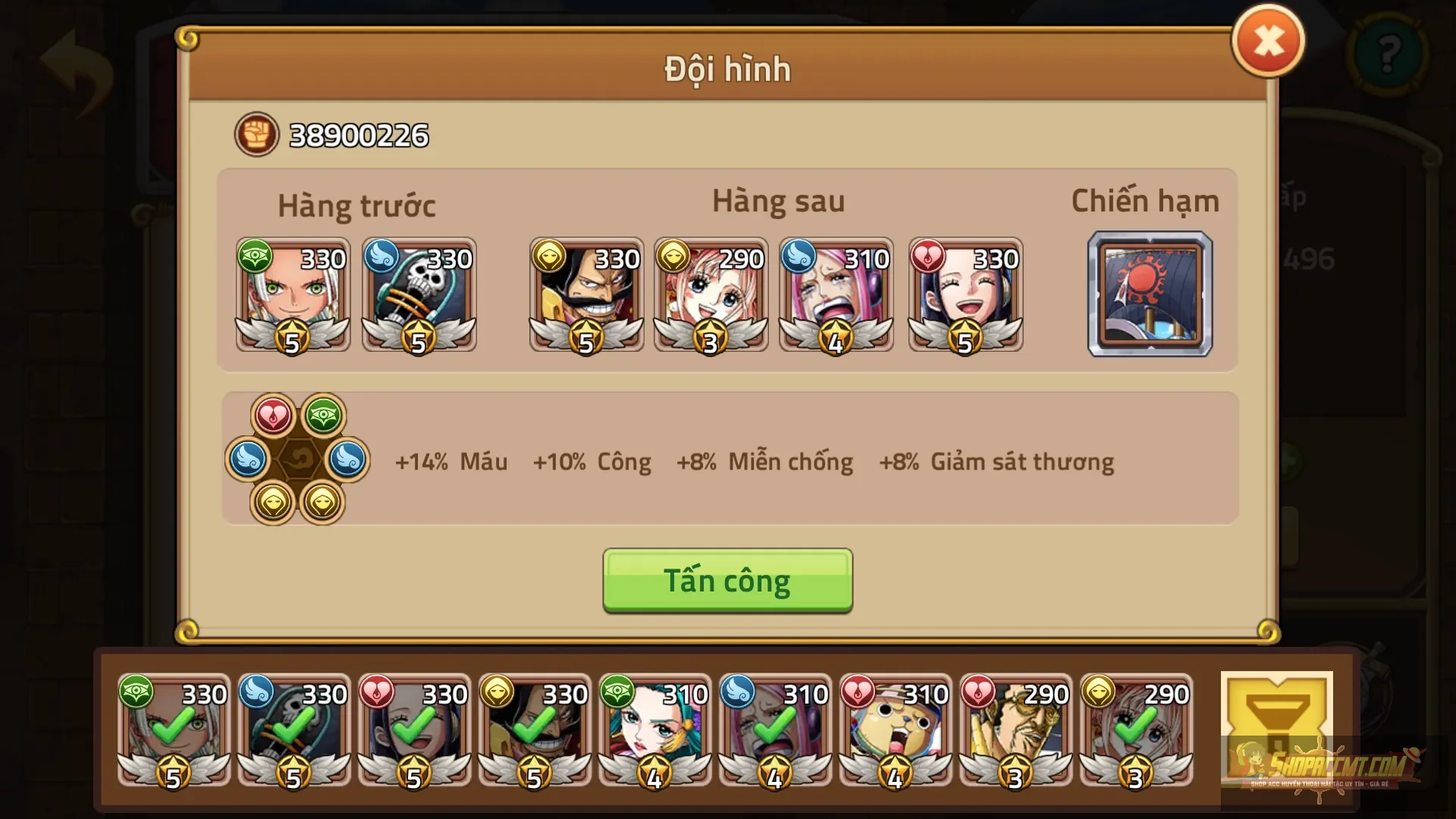The width and height of the screenshot is (1456, 819).
Task: Select Bonney's portrait in Hàng sau
Action: [836, 296]
